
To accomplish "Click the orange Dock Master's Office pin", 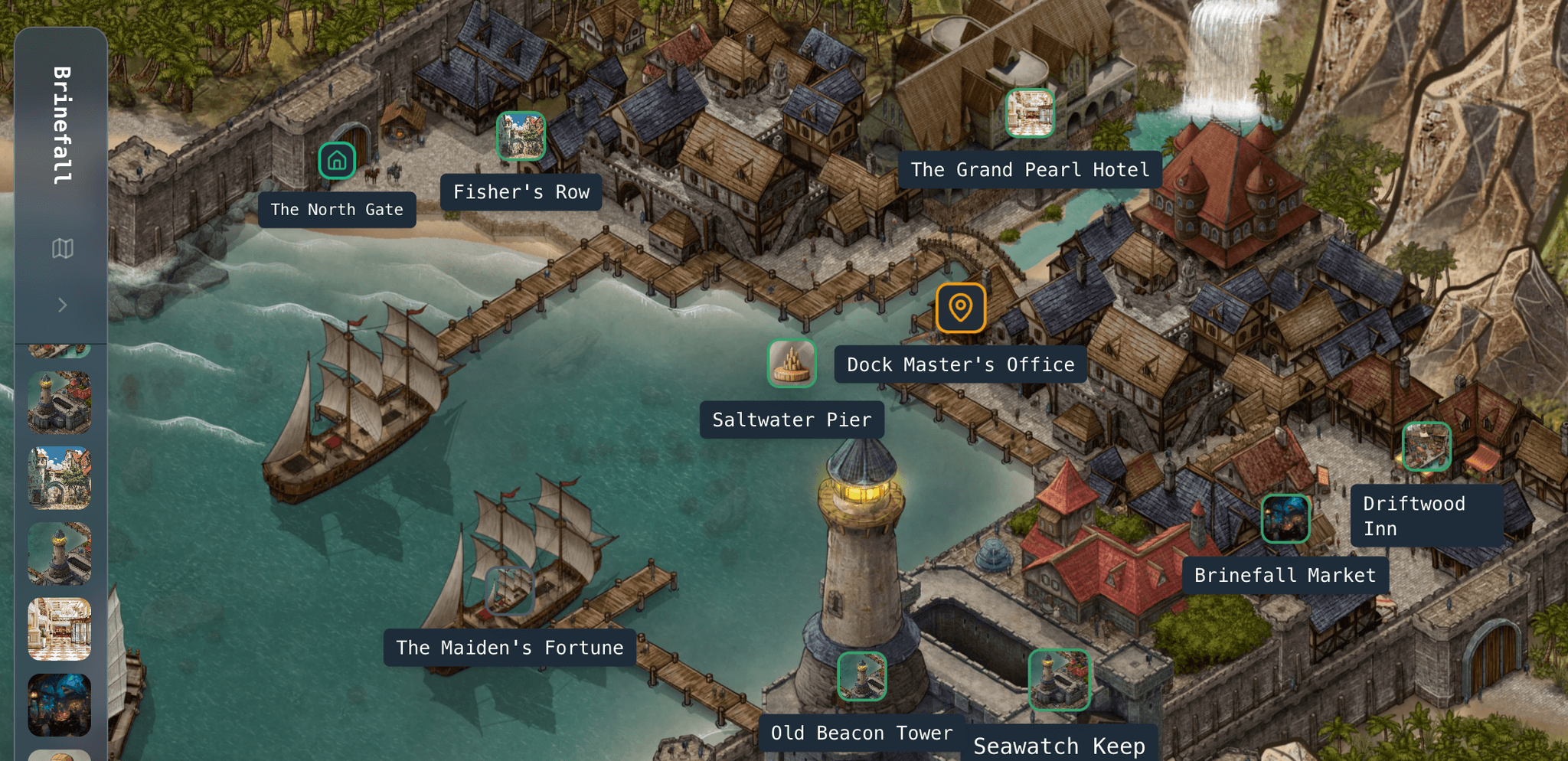I will click(x=960, y=308).
